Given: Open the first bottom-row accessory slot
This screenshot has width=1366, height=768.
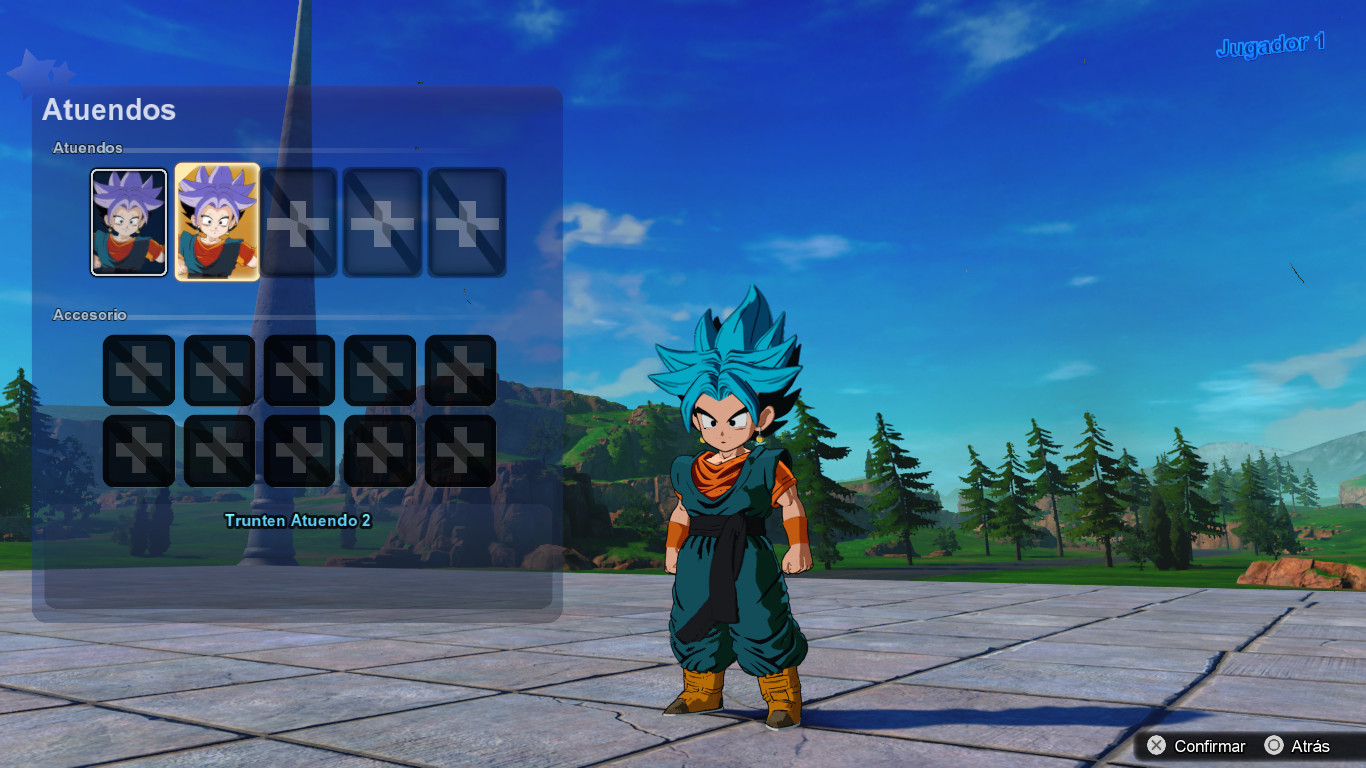Looking at the screenshot, I should 138,449.
